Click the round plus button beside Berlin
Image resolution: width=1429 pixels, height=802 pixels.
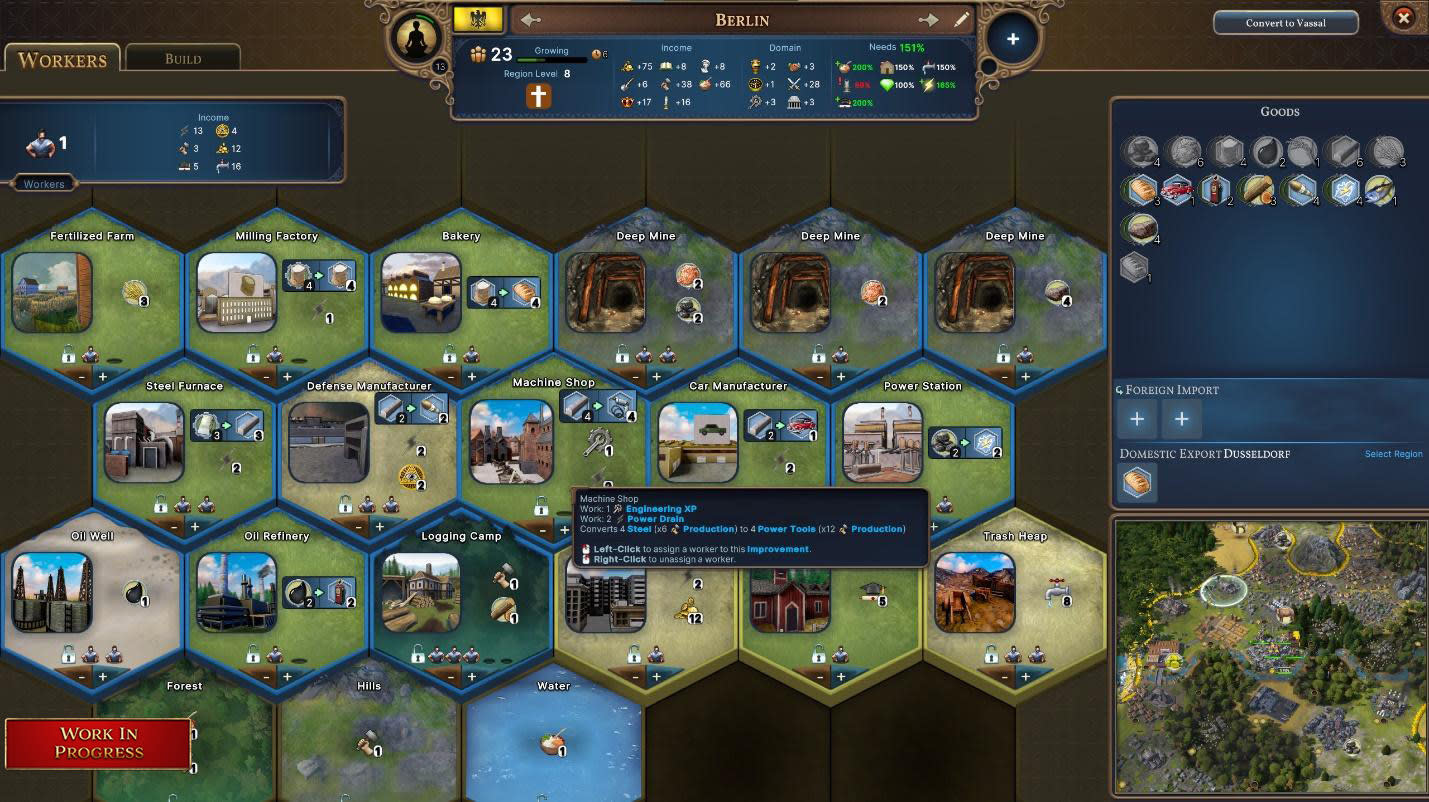(1012, 39)
